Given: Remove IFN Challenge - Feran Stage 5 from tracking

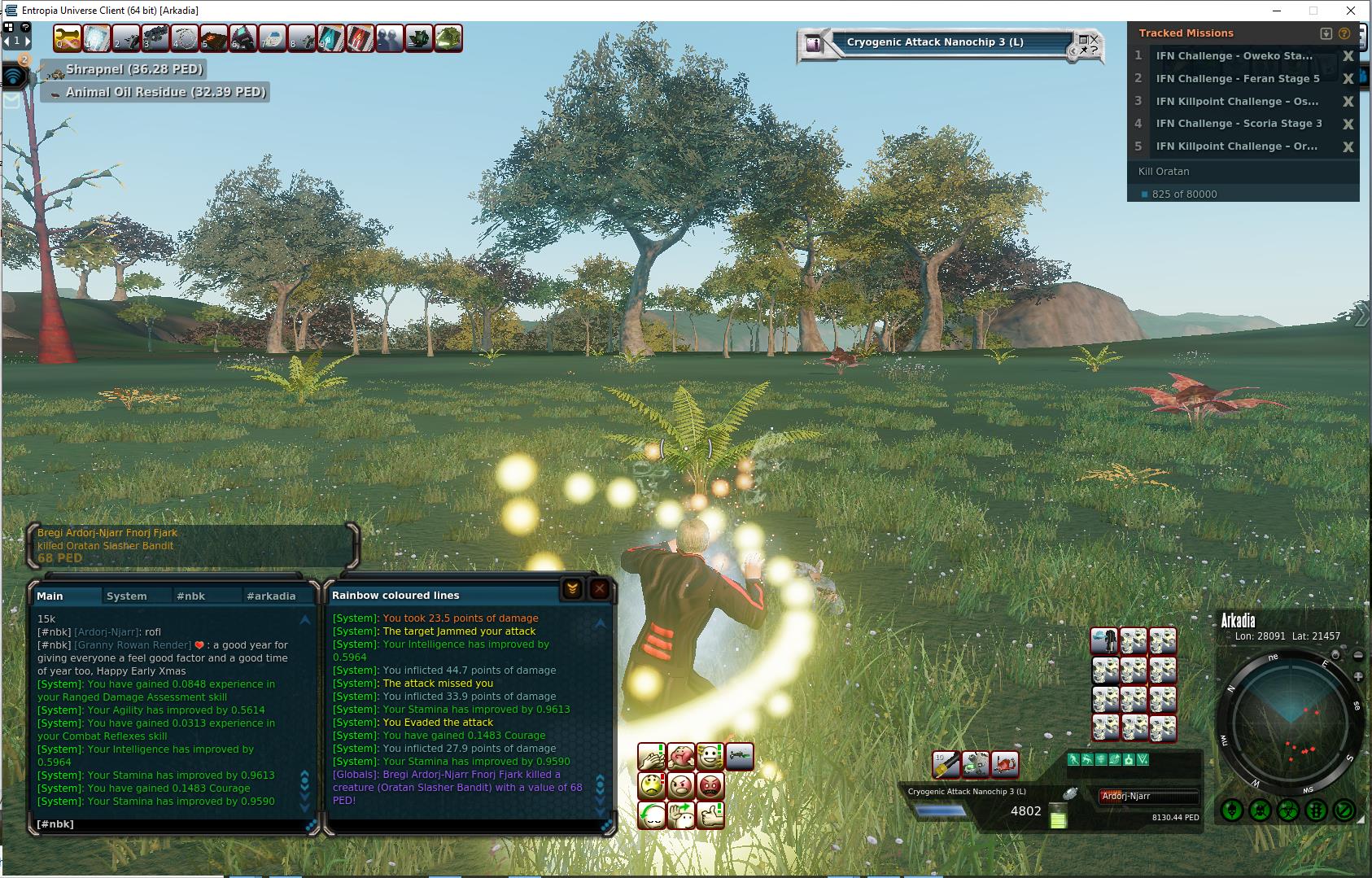Looking at the screenshot, I should [1348, 79].
